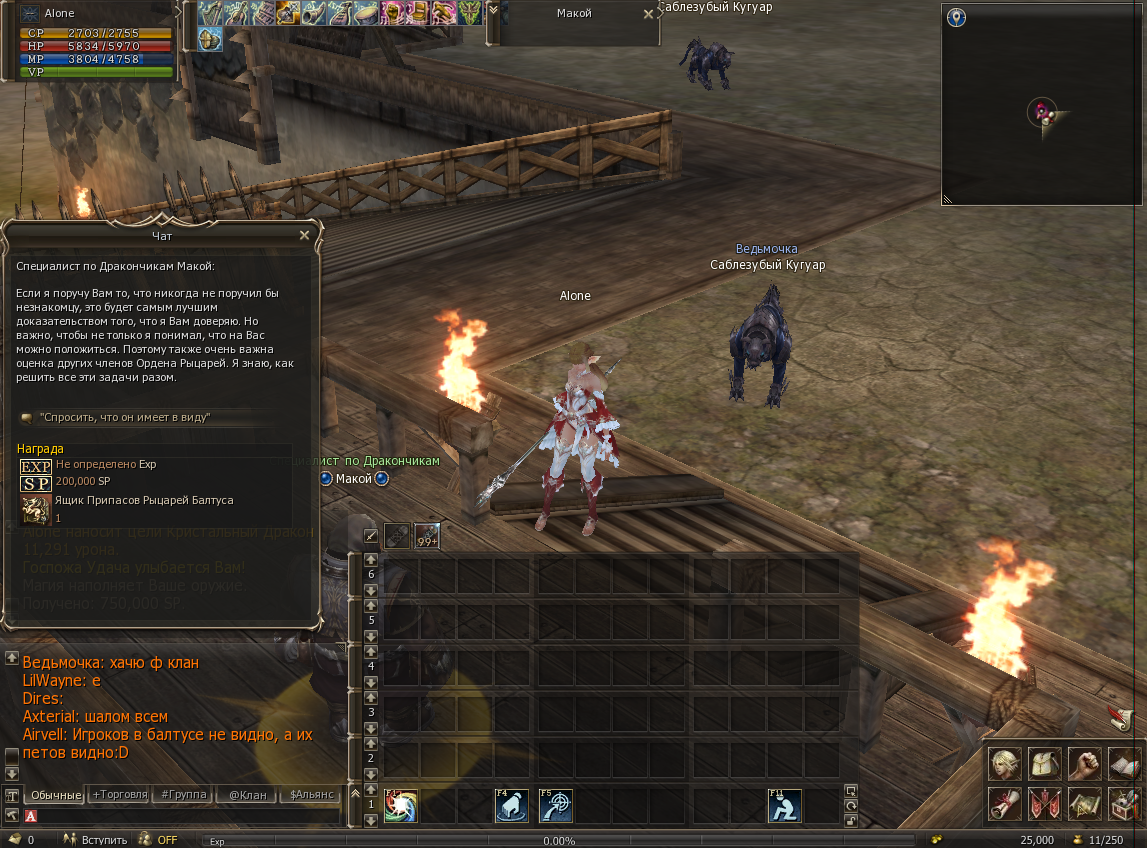Switch to the $Альянс chat tab
Screen dimensions: 1147x848
click(310, 795)
